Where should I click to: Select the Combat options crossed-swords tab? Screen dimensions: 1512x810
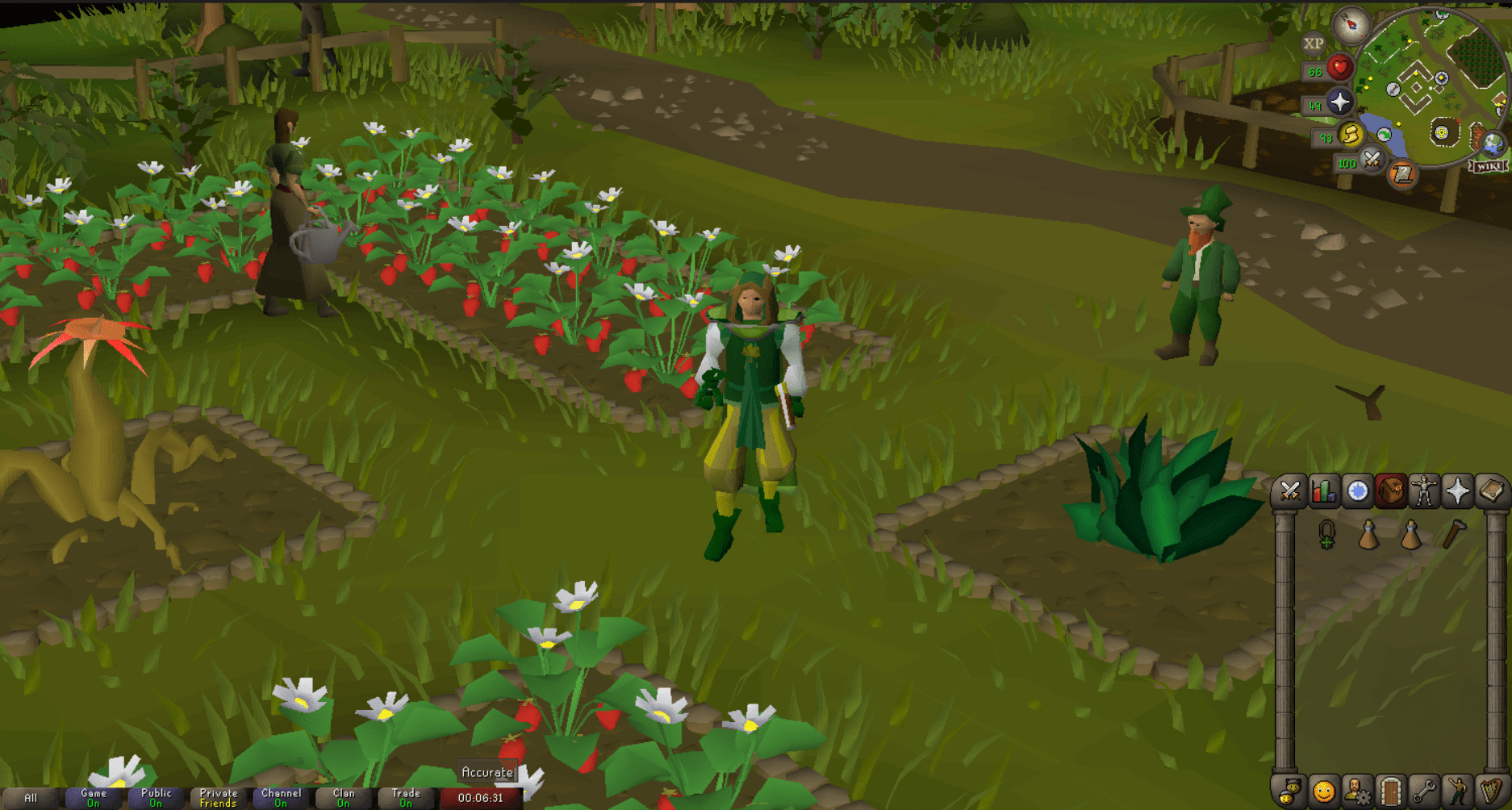coord(1292,490)
